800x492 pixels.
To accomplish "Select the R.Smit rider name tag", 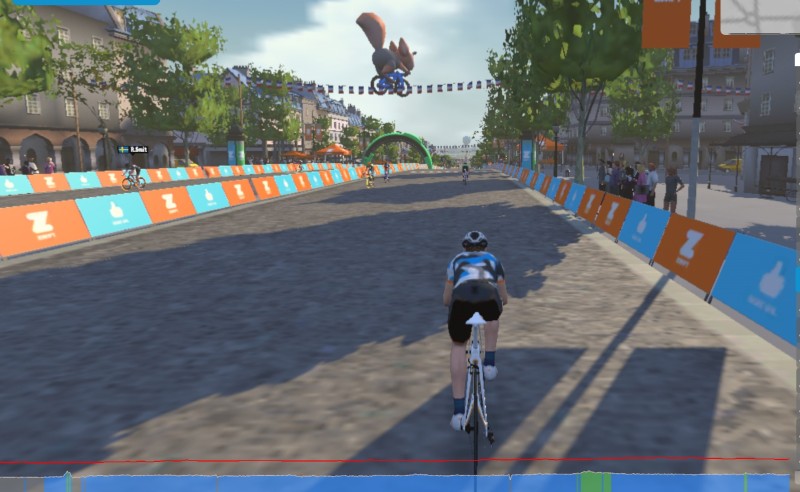I will click(x=132, y=149).
